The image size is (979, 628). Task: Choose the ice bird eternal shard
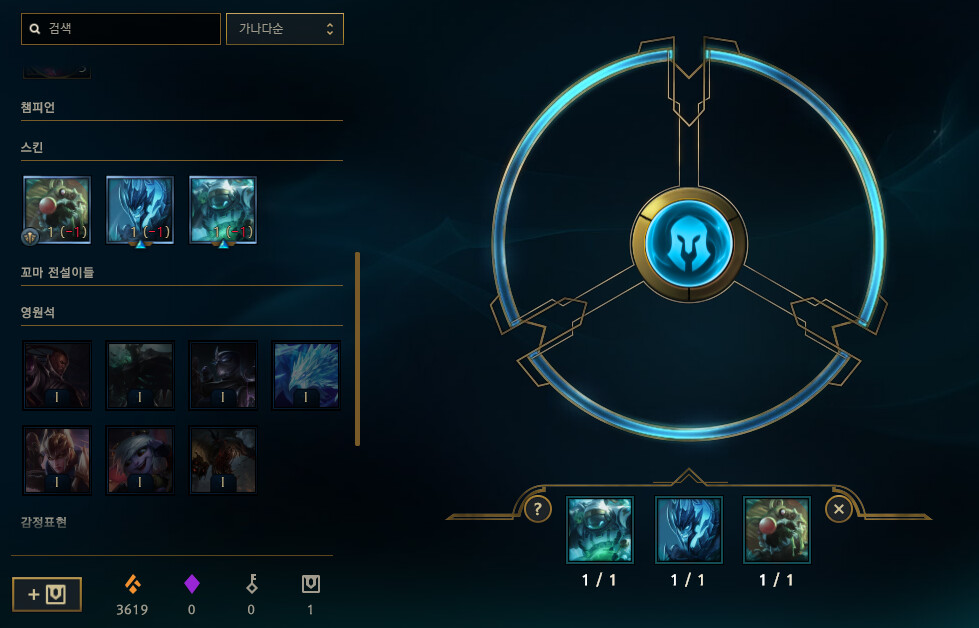pos(306,375)
